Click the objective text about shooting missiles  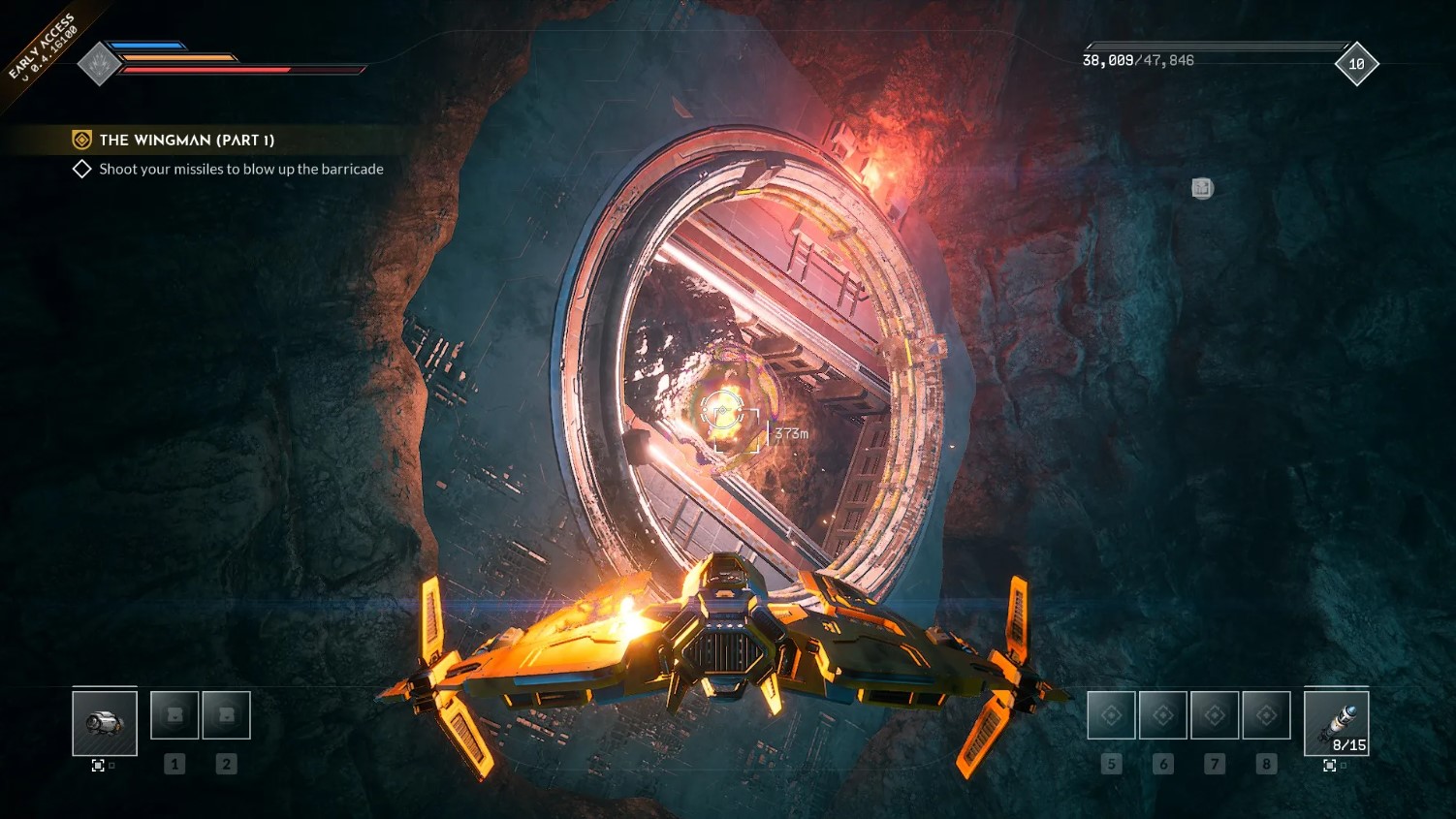240,169
